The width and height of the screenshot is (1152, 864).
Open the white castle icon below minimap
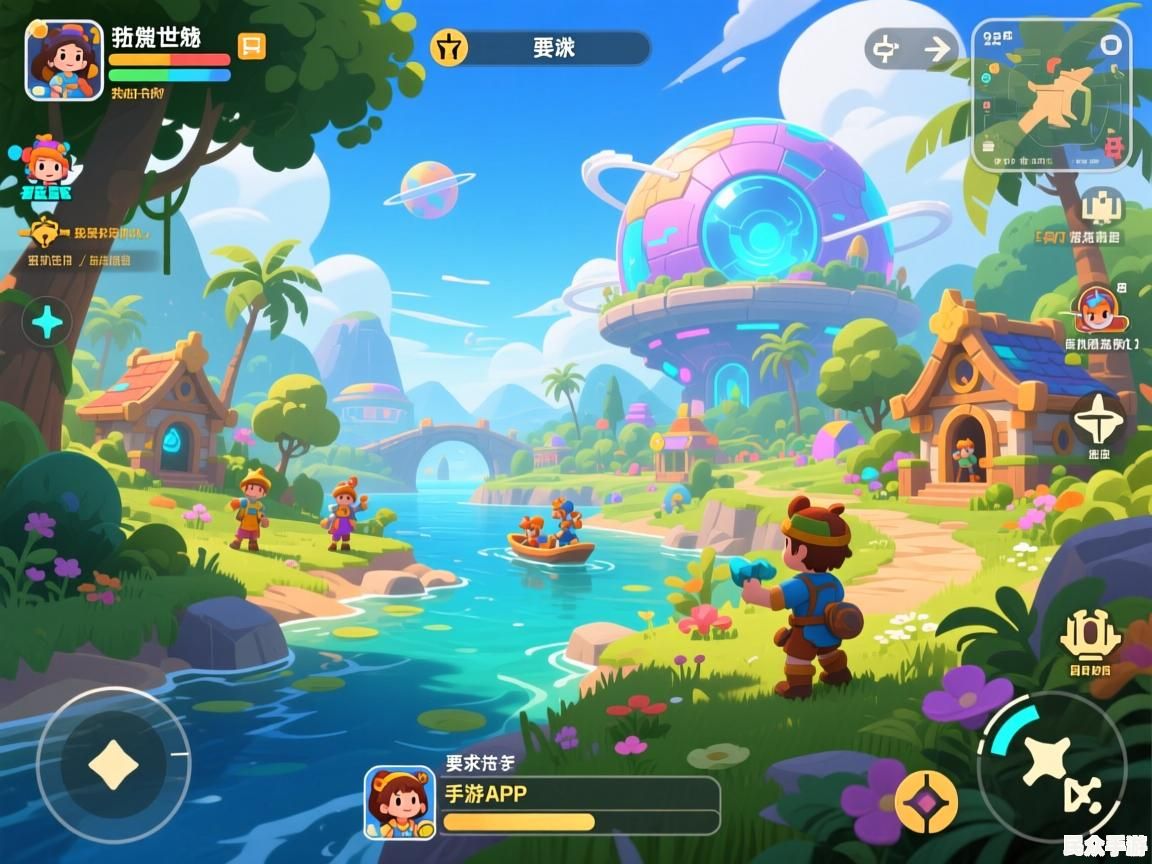click(1103, 208)
